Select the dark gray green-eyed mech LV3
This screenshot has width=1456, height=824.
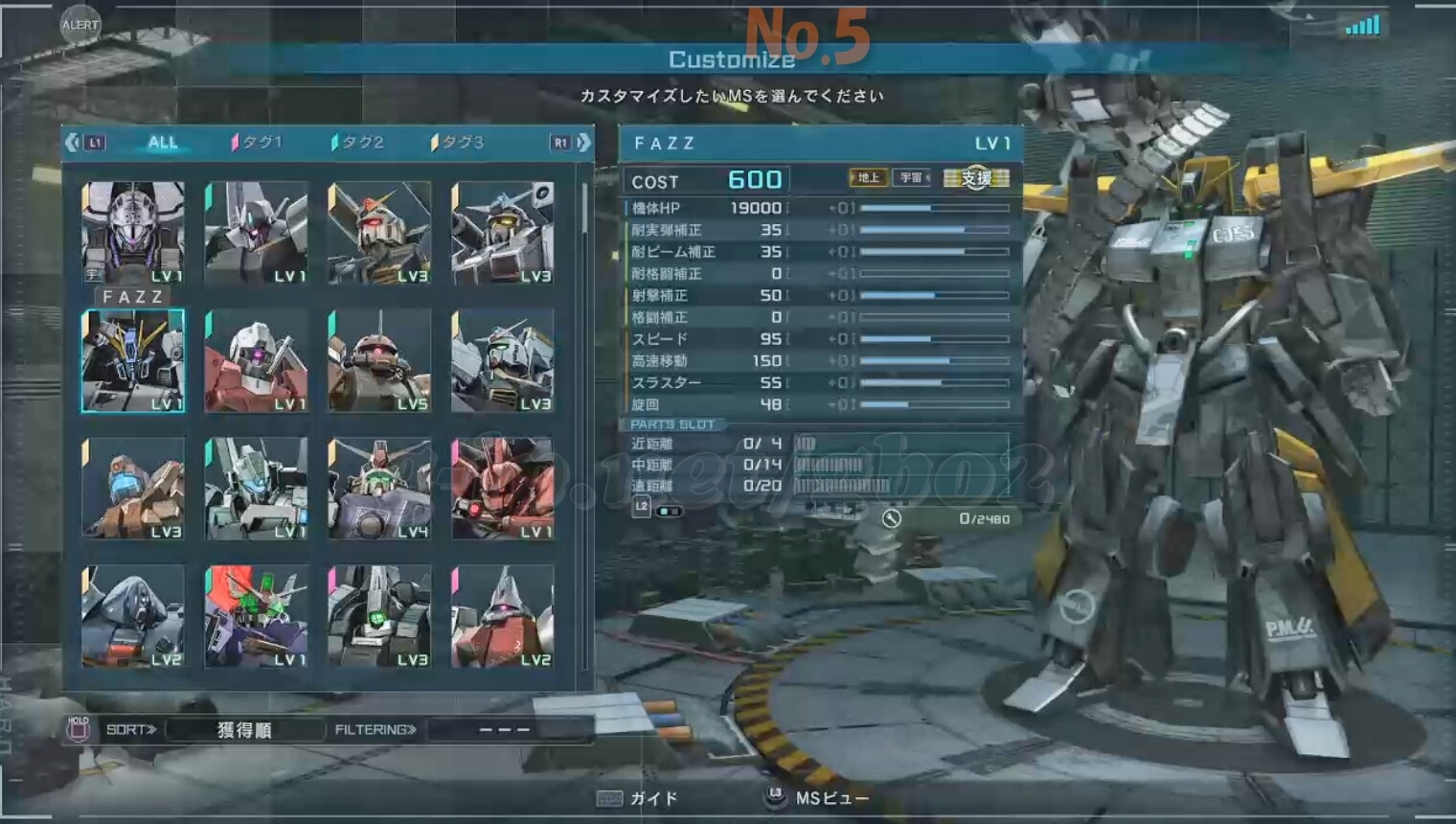(379, 616)
